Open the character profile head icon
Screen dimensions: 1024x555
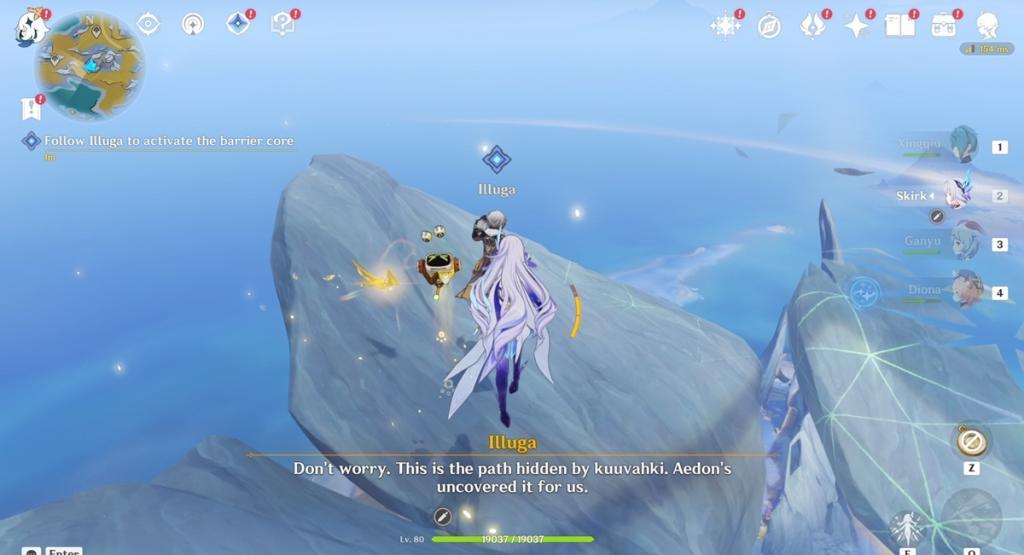click(987, 25)
